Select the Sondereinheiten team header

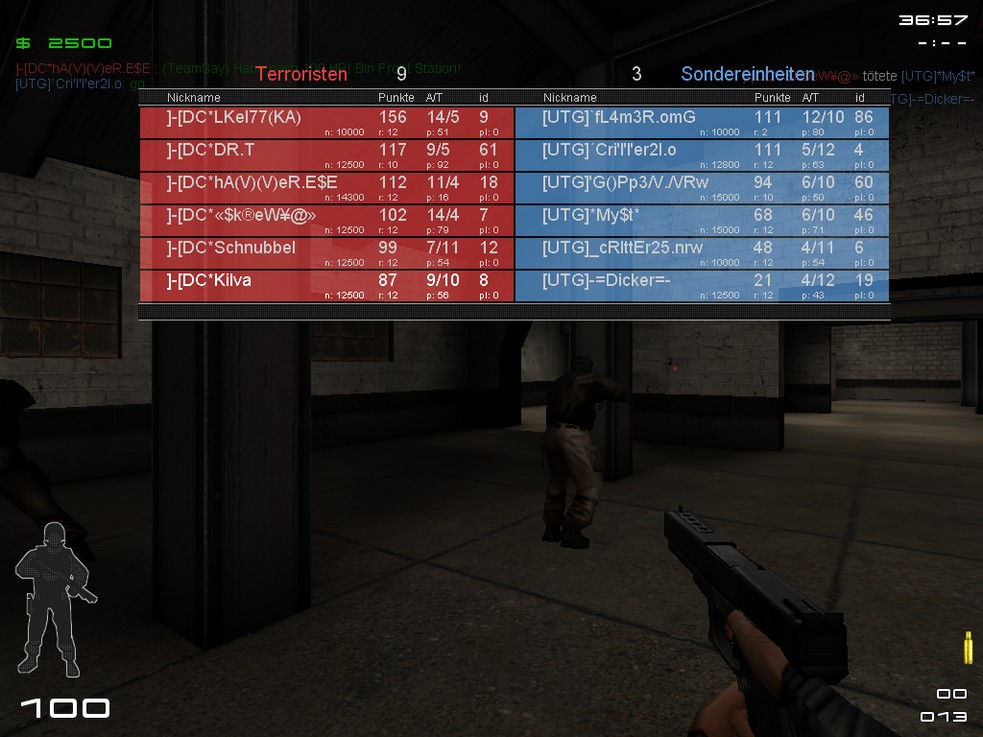(x=747, y=74)
